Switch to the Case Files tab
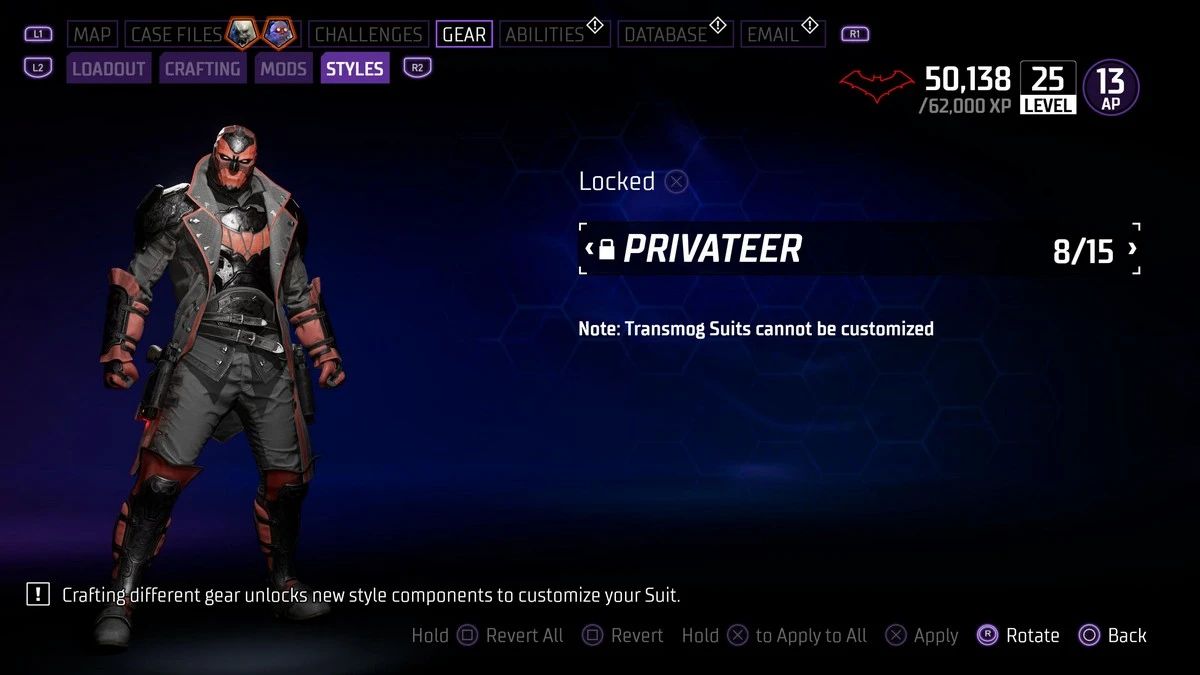This screenshot has height=675, width=1200. coord(177,35)
